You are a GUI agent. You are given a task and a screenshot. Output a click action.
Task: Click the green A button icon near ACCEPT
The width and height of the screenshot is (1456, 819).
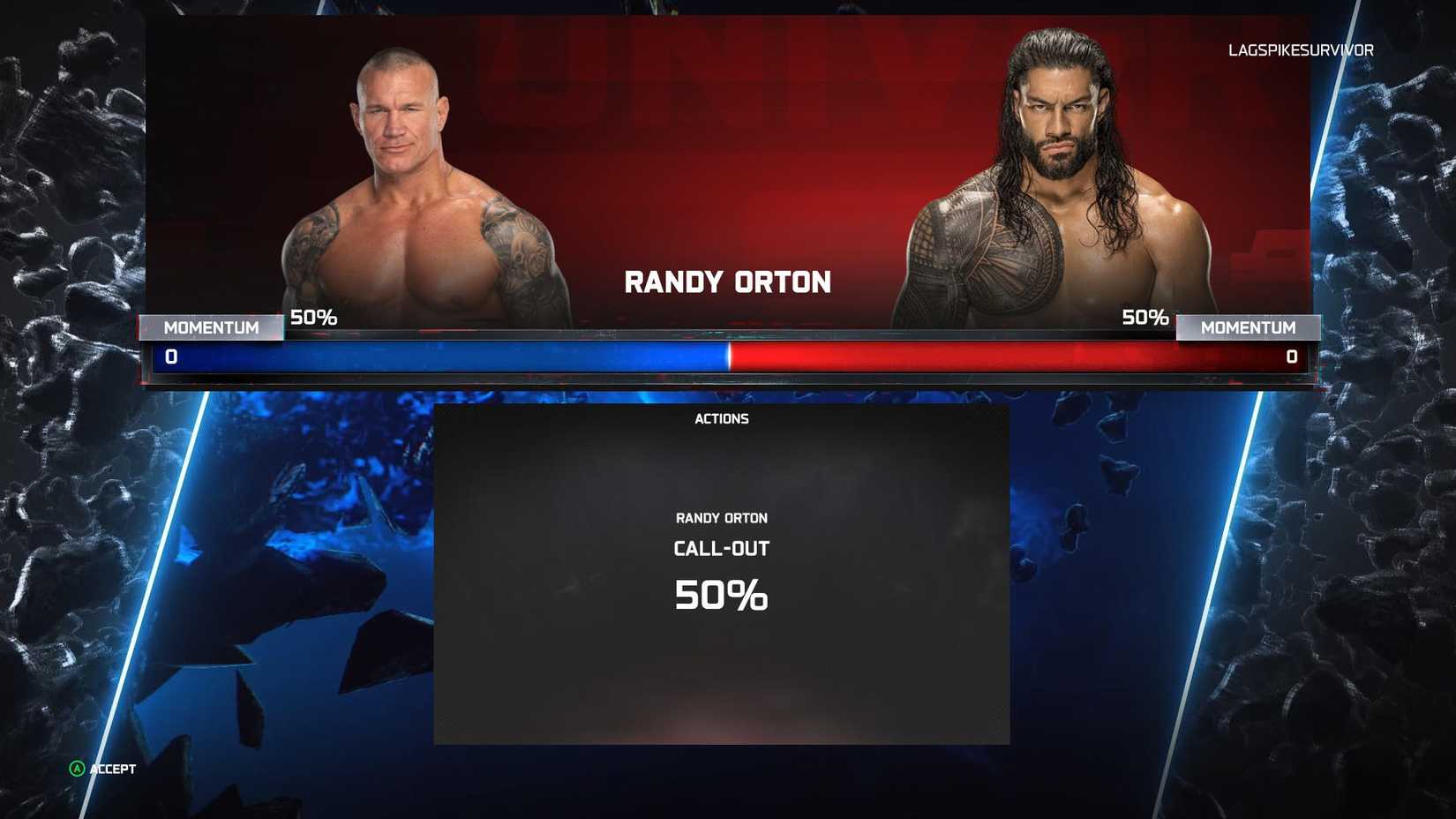coord(75,769)
